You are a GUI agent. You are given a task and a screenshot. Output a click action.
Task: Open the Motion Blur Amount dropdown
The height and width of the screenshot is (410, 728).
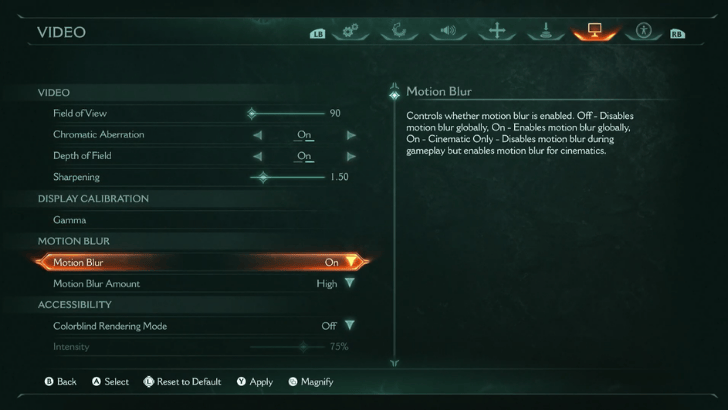[350, 283]
